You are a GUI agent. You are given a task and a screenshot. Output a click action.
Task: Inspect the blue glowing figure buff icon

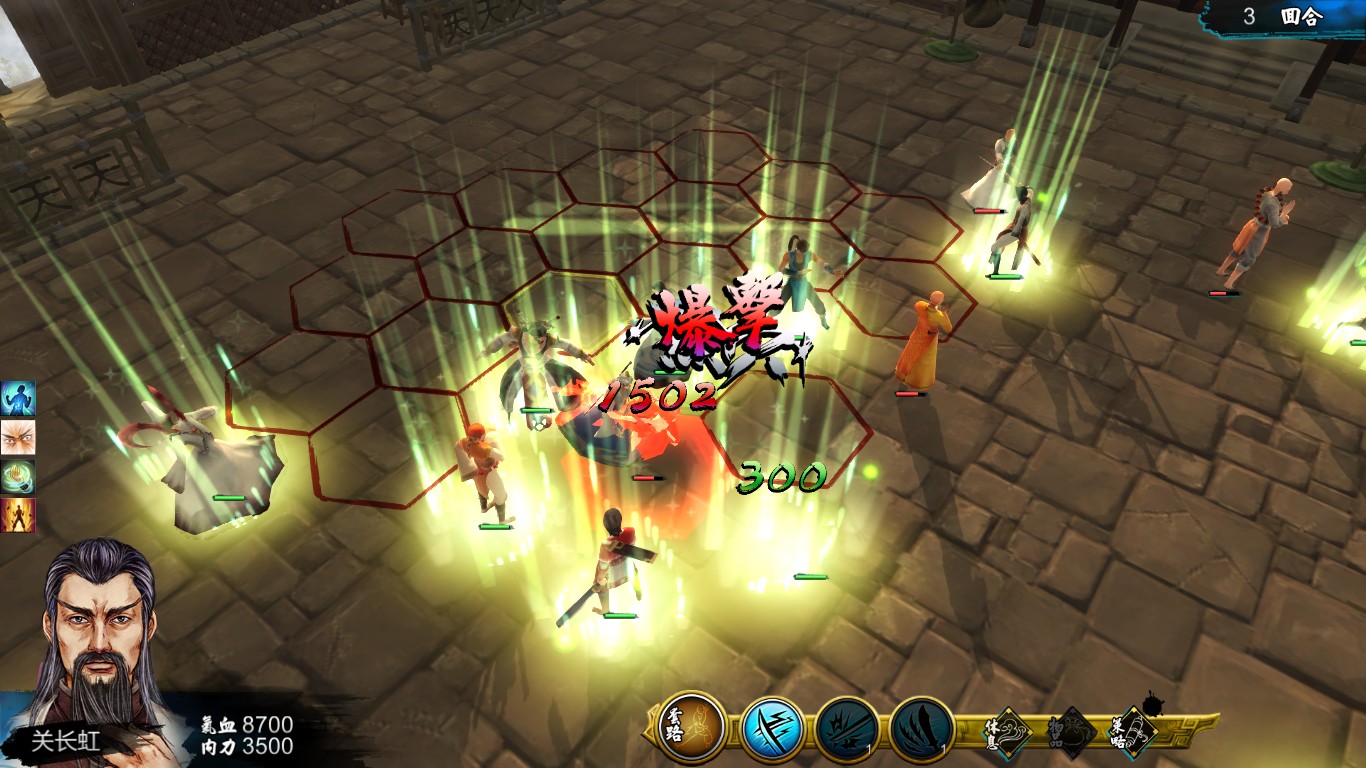[18, 397]
